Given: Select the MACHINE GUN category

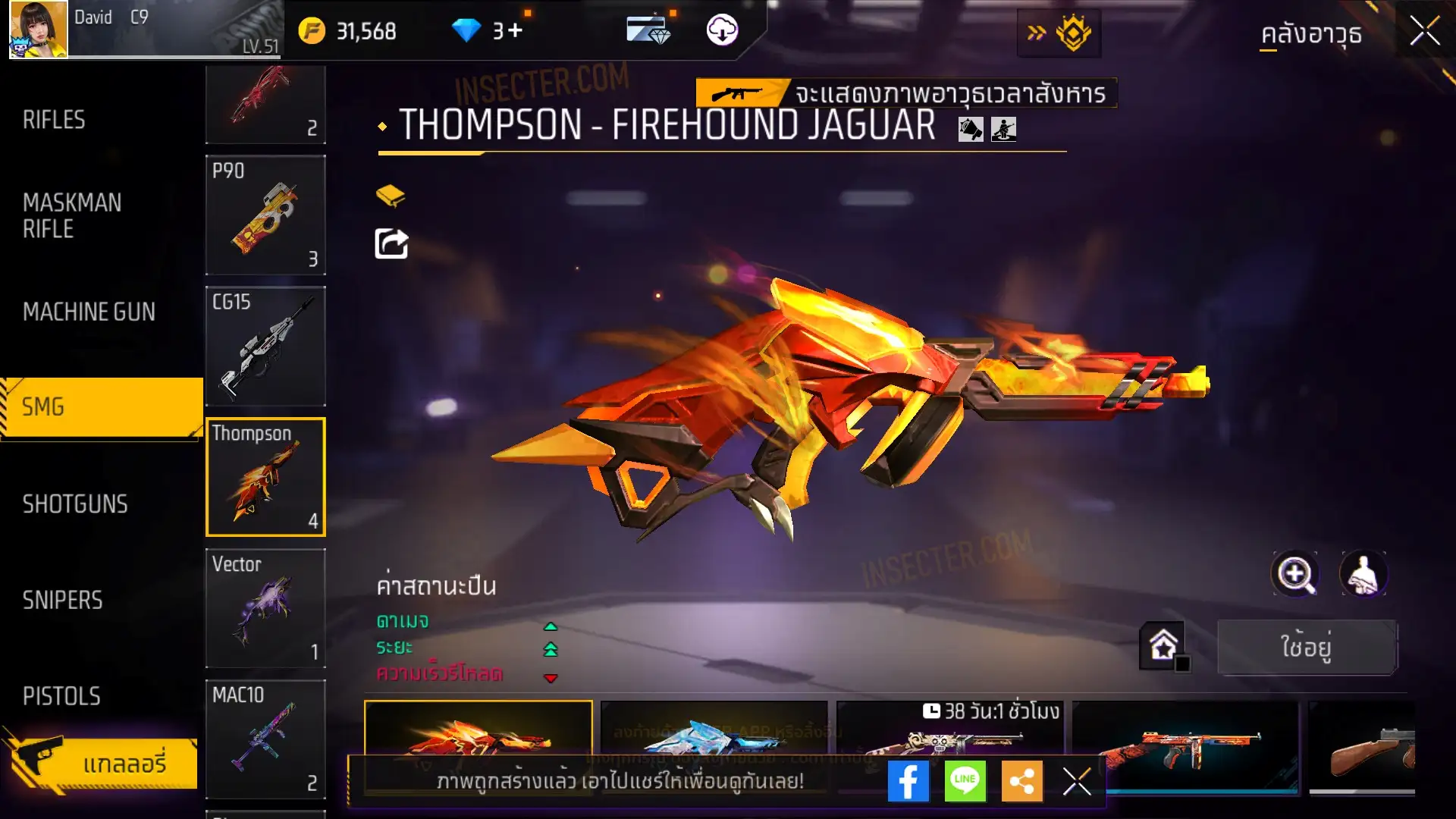Looking at the screenshot, I should [x=89, y=312].
